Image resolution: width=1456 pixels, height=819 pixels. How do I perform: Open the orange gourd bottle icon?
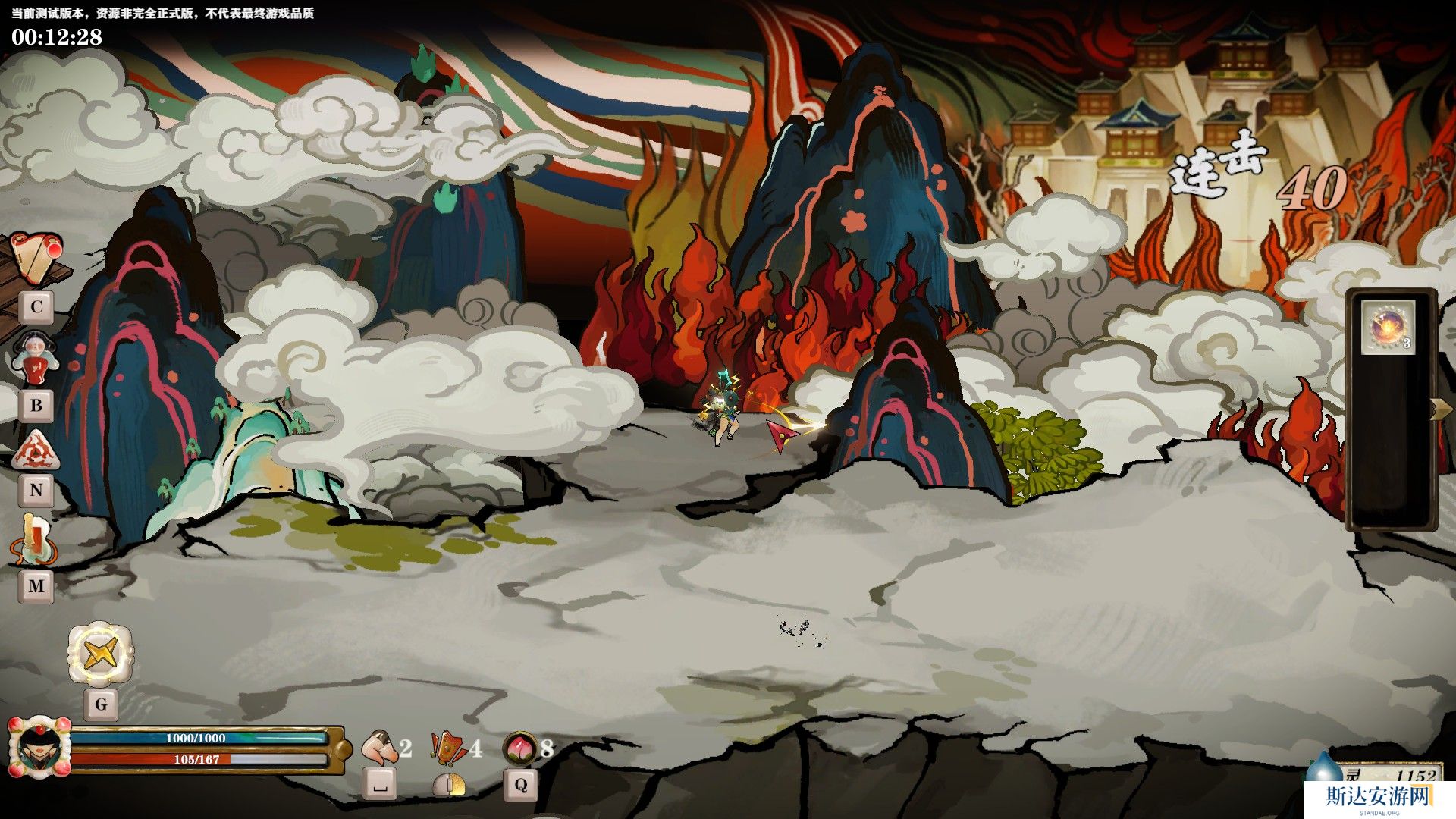[33, 538]
